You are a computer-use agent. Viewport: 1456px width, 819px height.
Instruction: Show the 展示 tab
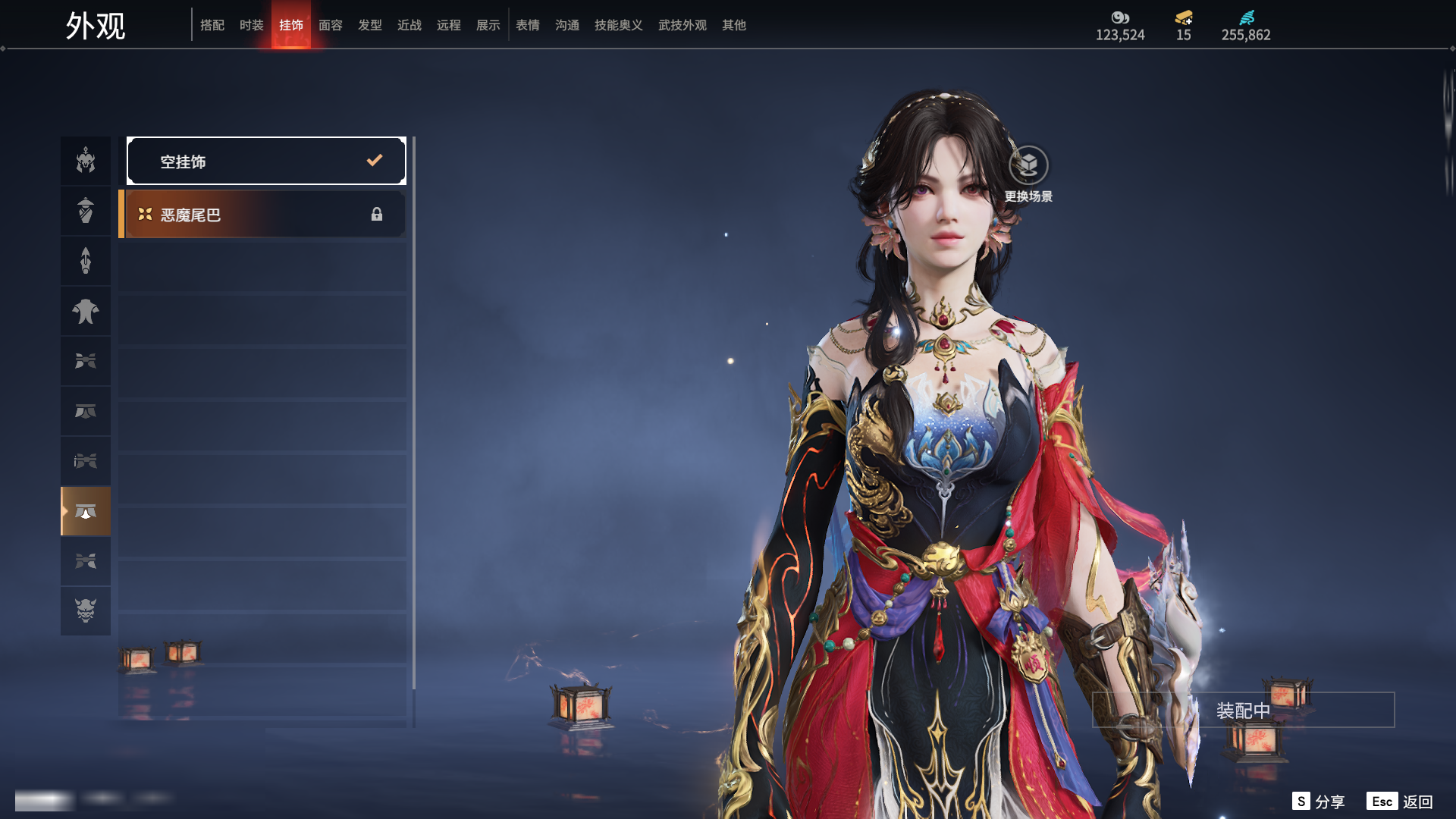click(488, 25)
